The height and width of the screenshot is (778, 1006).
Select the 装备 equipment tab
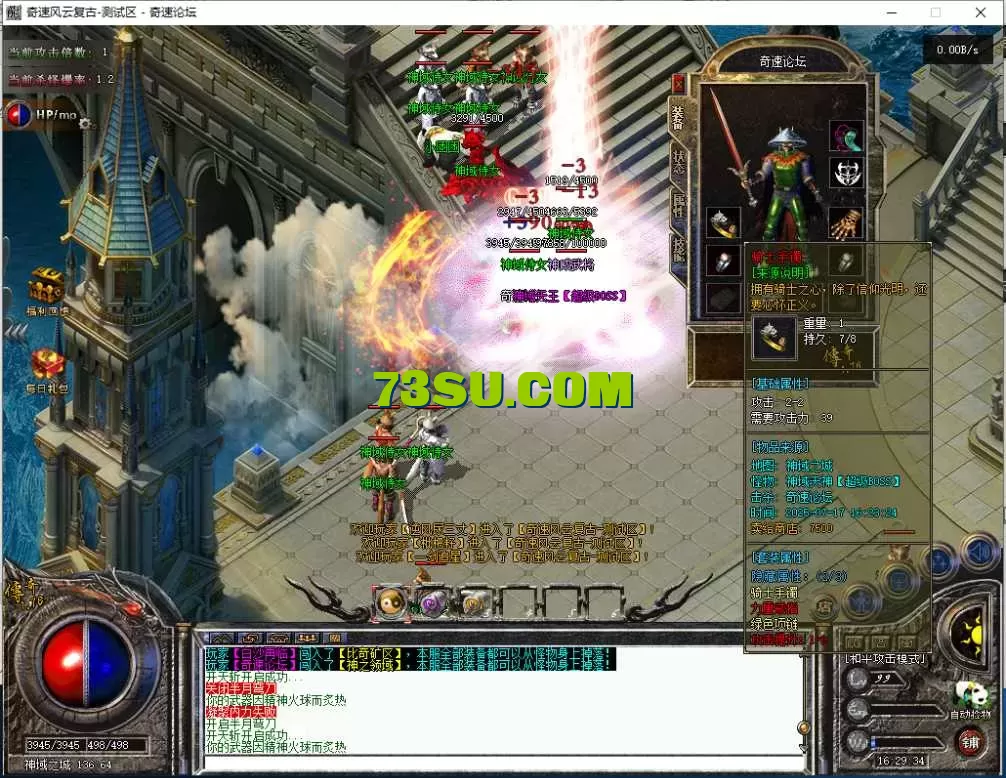click(679, 119)
